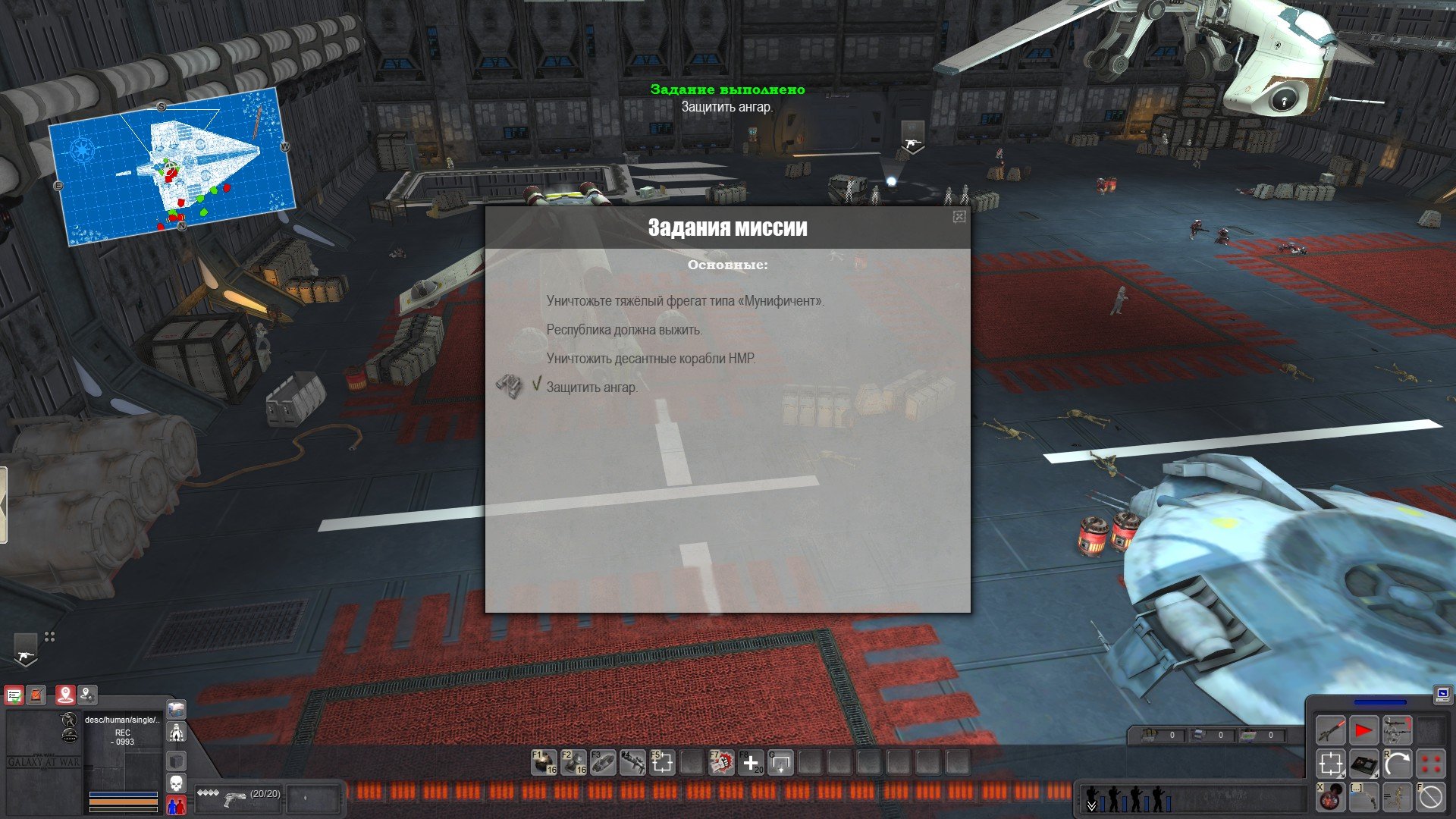Open the blue computer monitor button
The width and height of the screenshot is (1456, 819).
click(x=1442, y=693)
